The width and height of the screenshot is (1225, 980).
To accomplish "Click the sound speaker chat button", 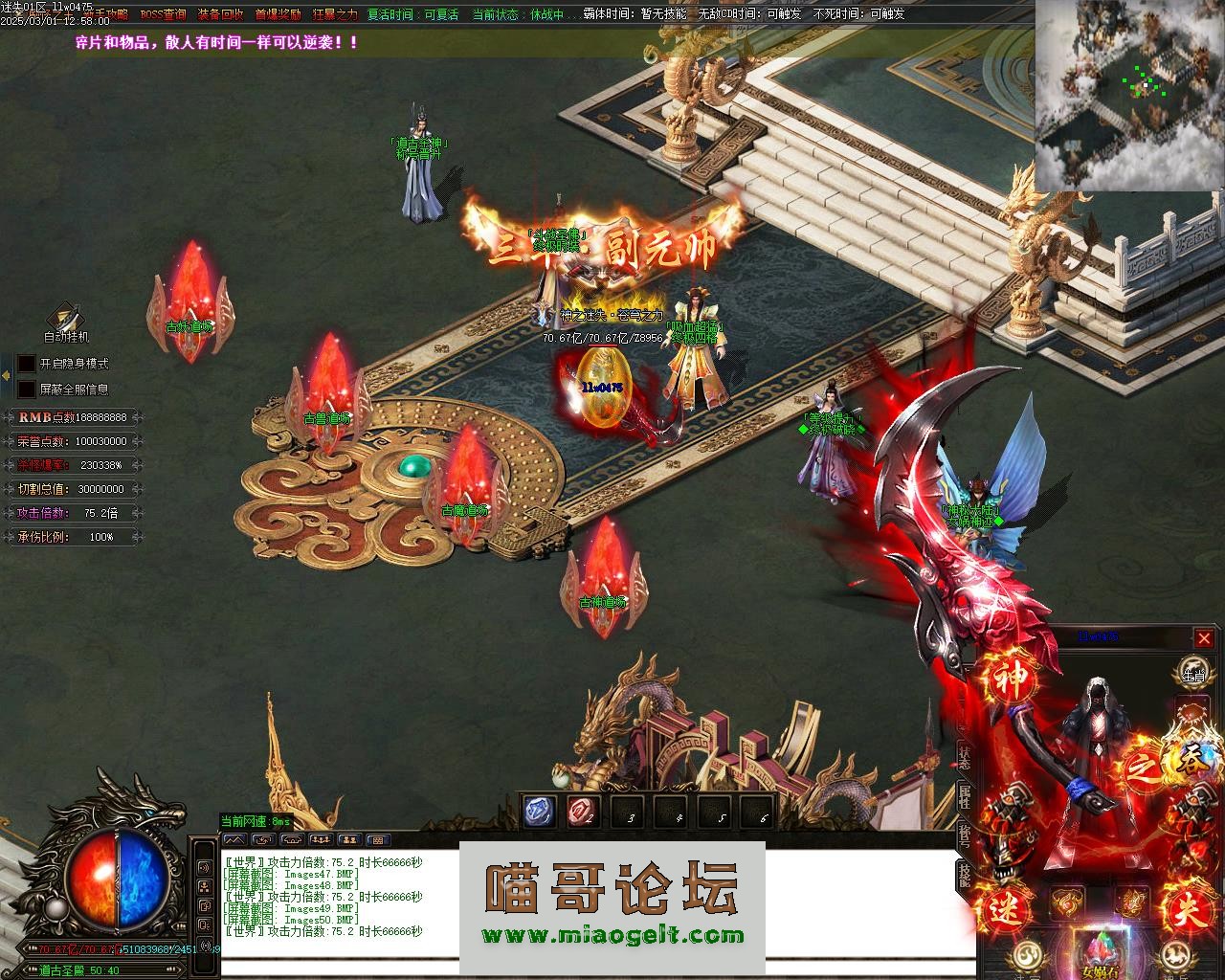I will click(x=204, y=867).
